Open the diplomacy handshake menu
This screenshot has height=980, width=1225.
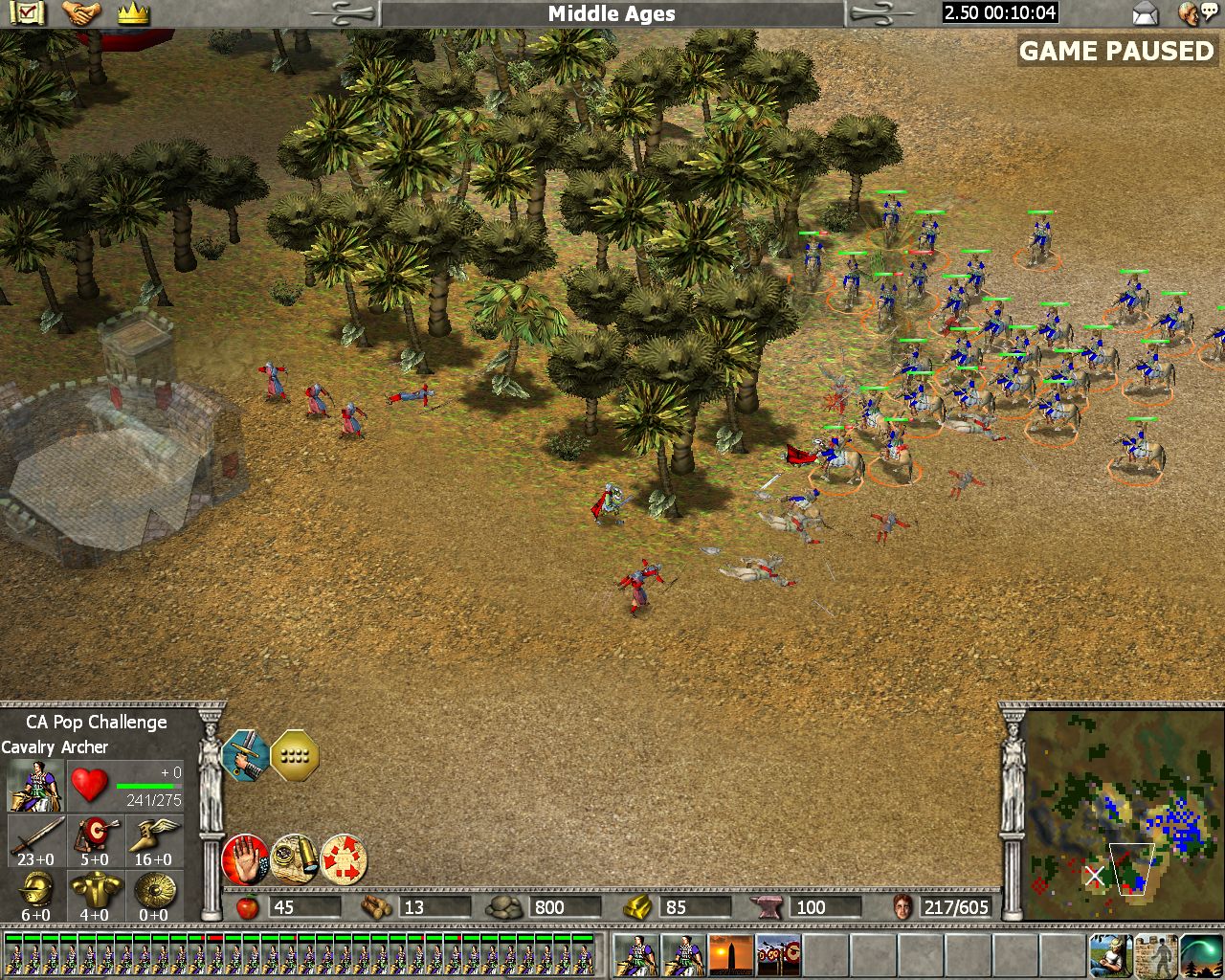pyautogui.click(x=81, y=13)
